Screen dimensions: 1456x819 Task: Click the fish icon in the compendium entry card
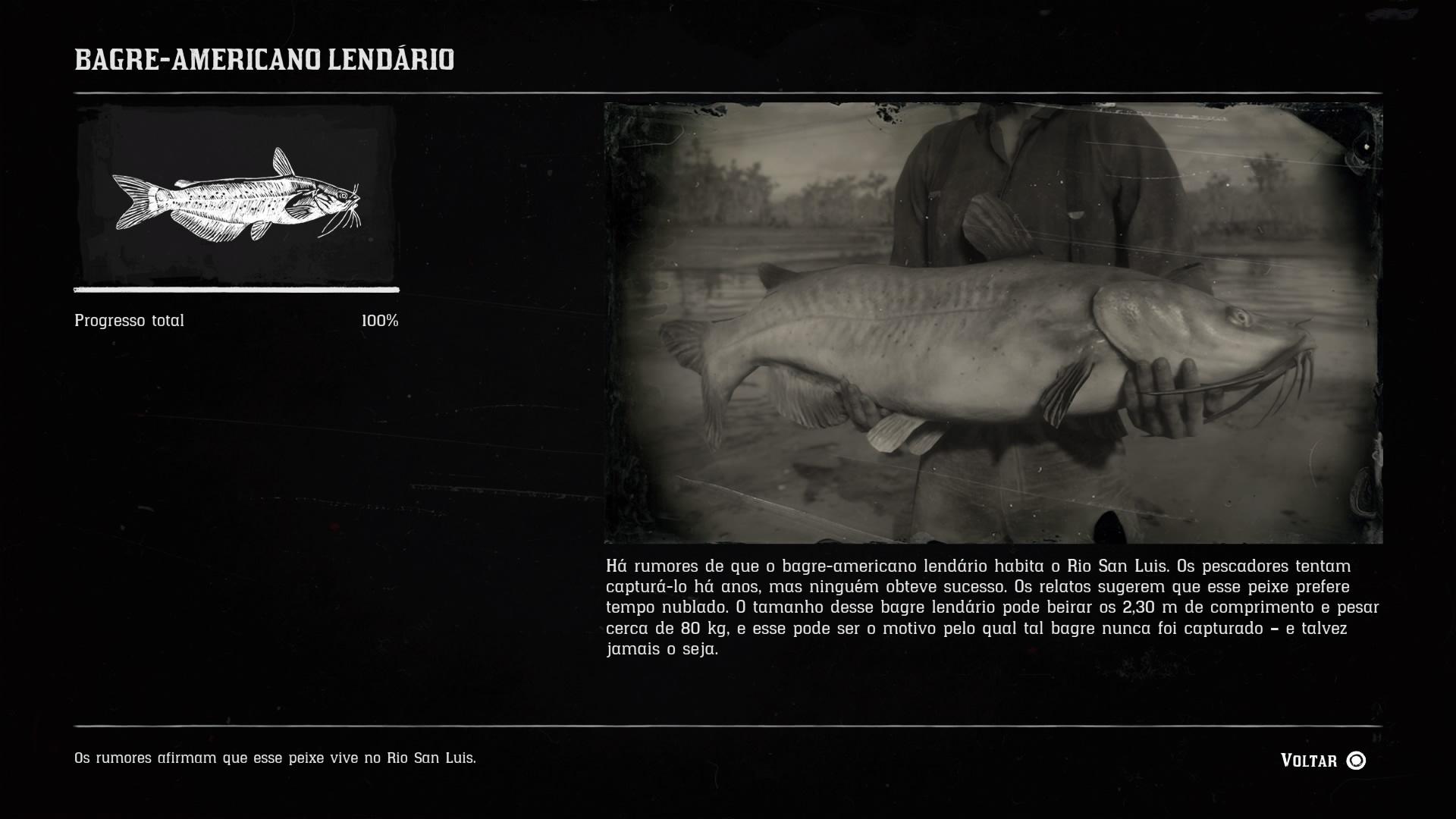pos(239,197)
